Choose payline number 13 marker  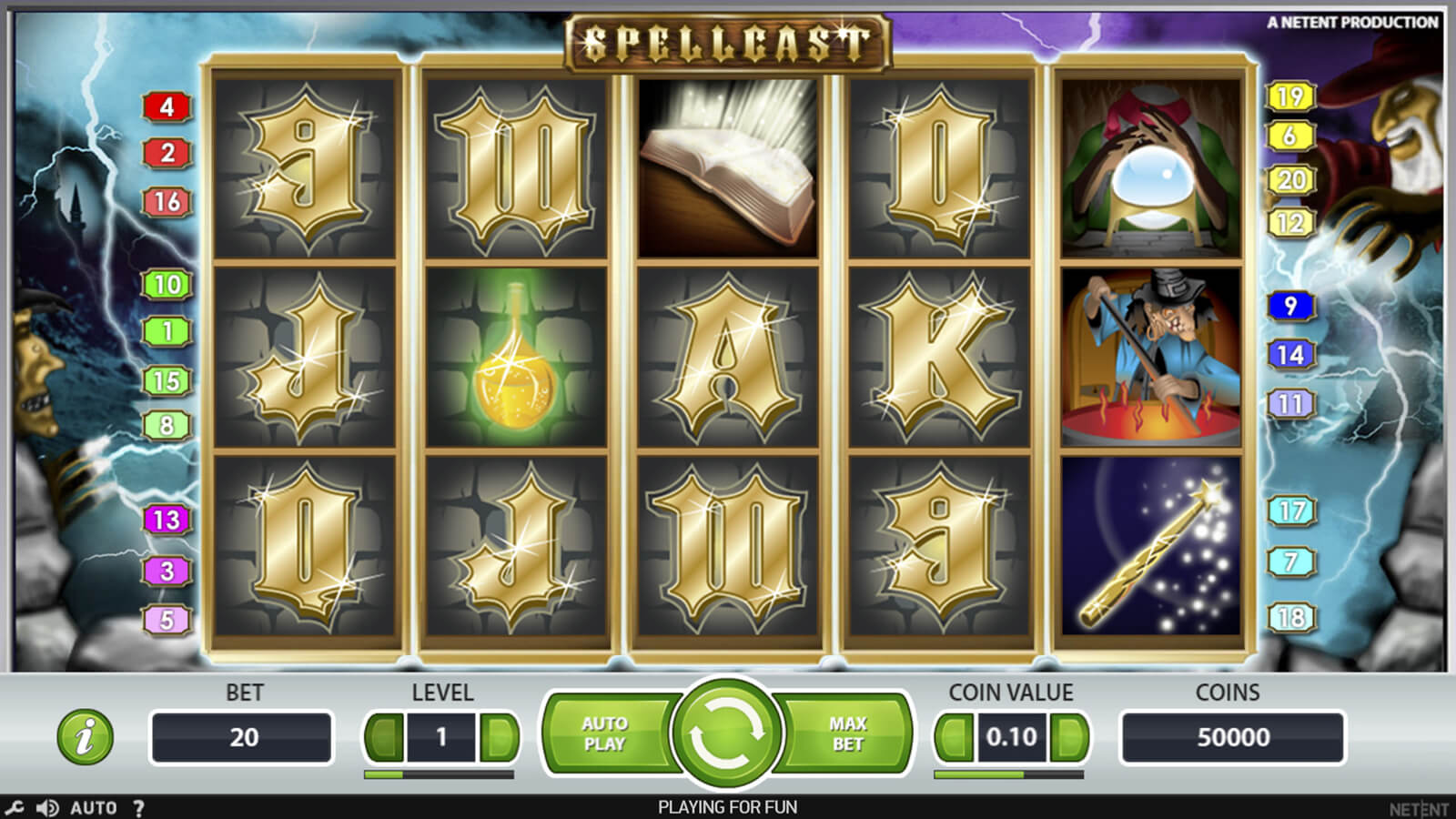coord(167,520)
